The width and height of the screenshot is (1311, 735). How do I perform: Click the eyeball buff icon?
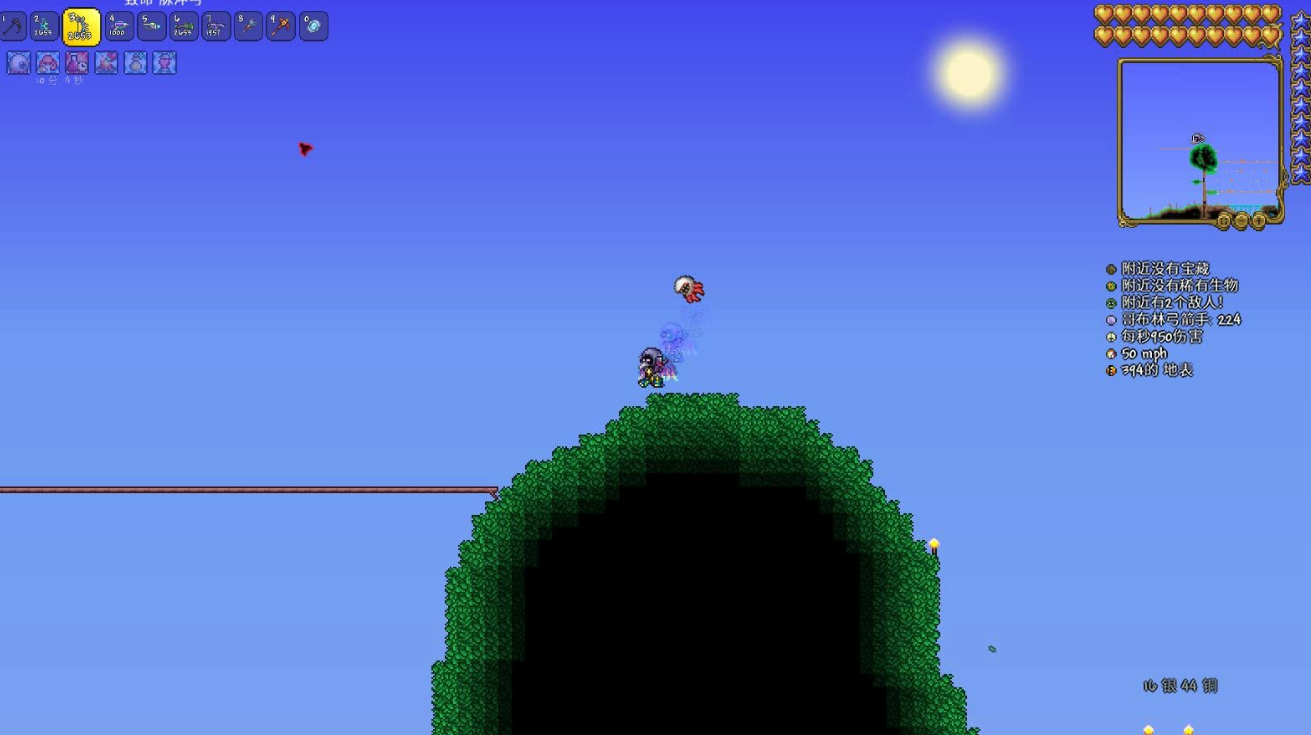(19, 63)
